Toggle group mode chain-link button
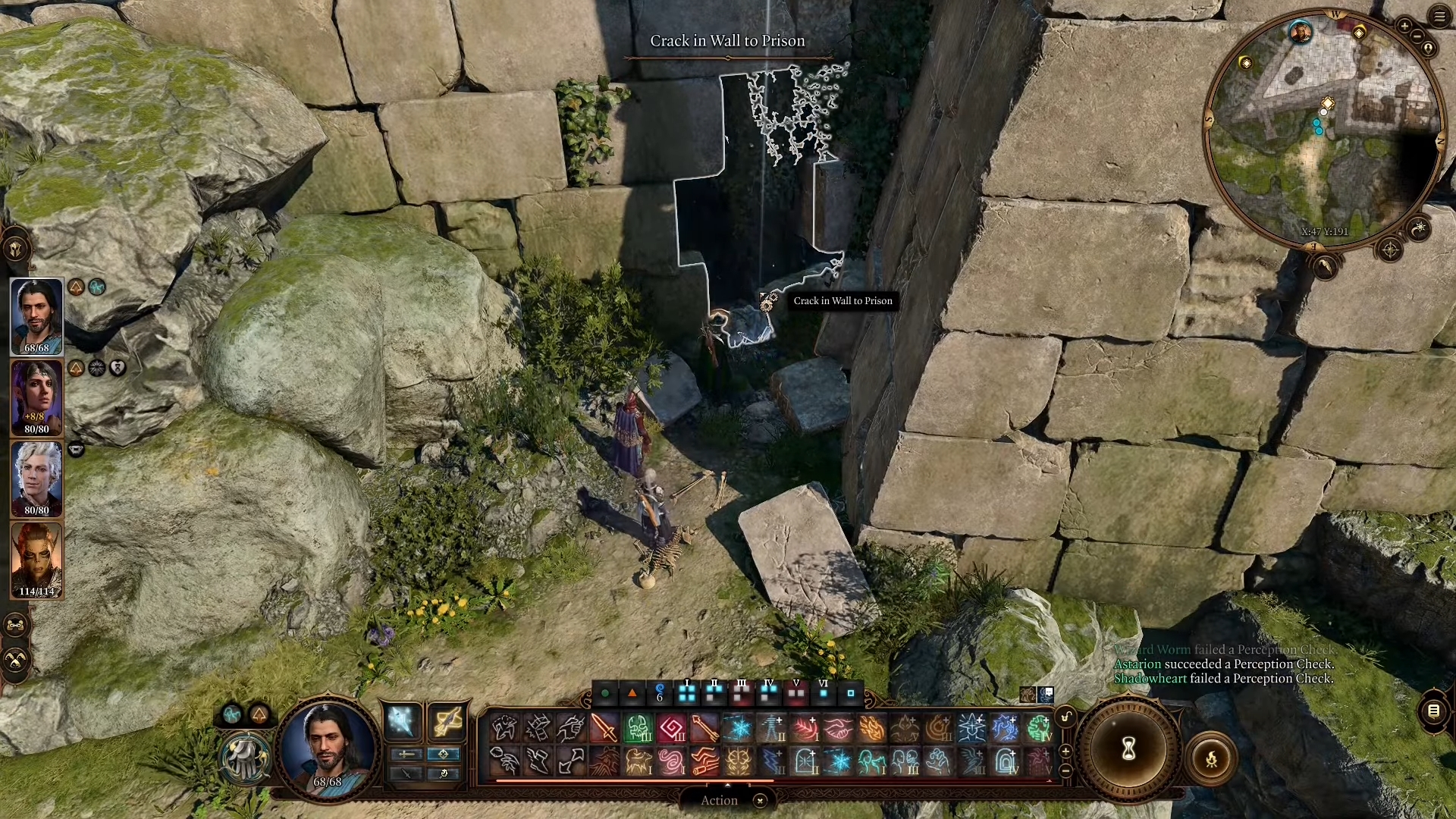The width and height of the screenshot is (1456, 819). point(16,625)
